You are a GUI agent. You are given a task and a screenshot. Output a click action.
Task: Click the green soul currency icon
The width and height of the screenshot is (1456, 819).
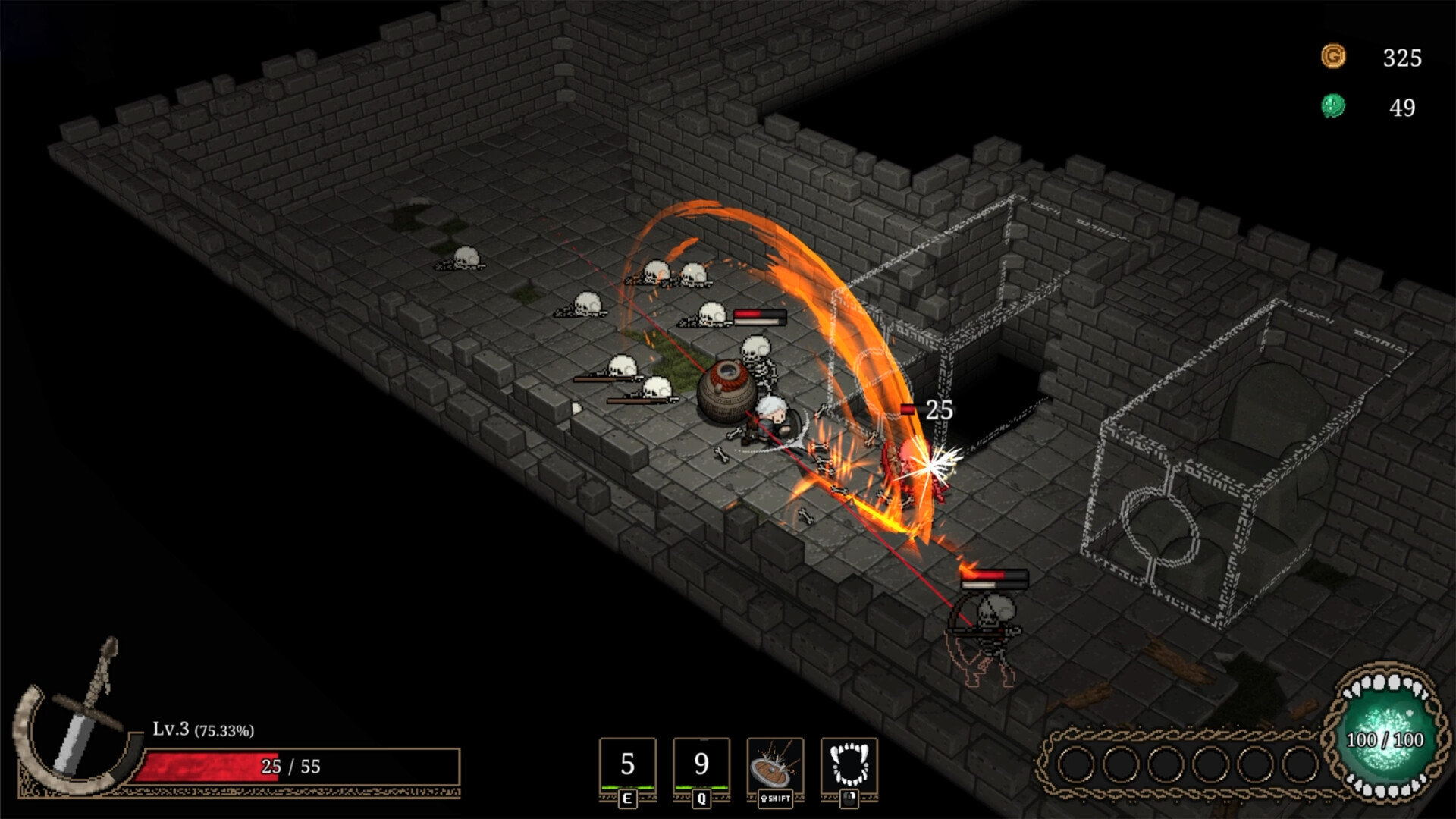coord(1333,106)
